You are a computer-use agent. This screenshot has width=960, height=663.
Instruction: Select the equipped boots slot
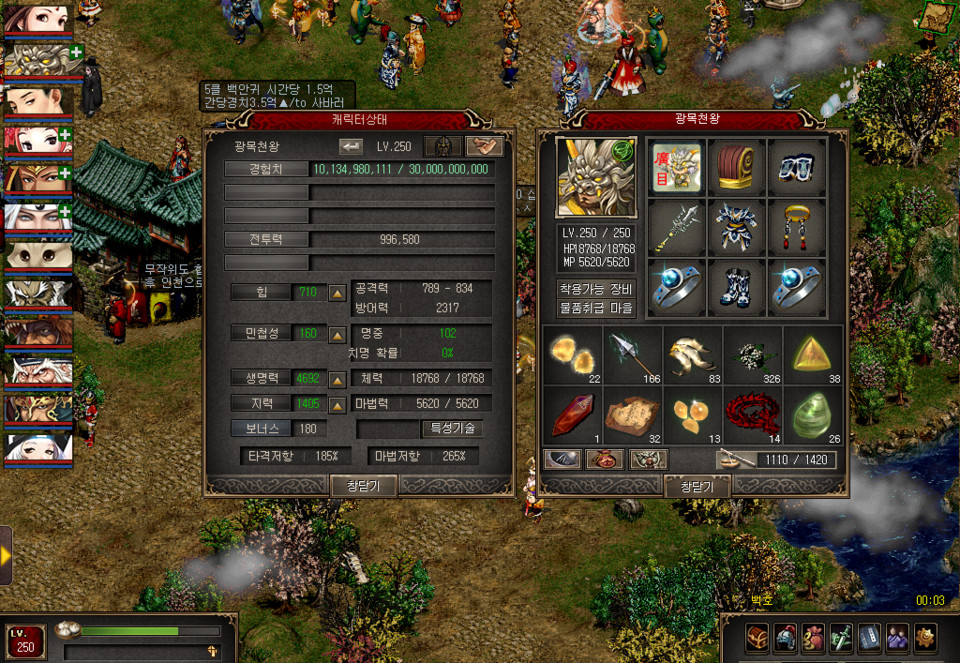pos(736,288)
